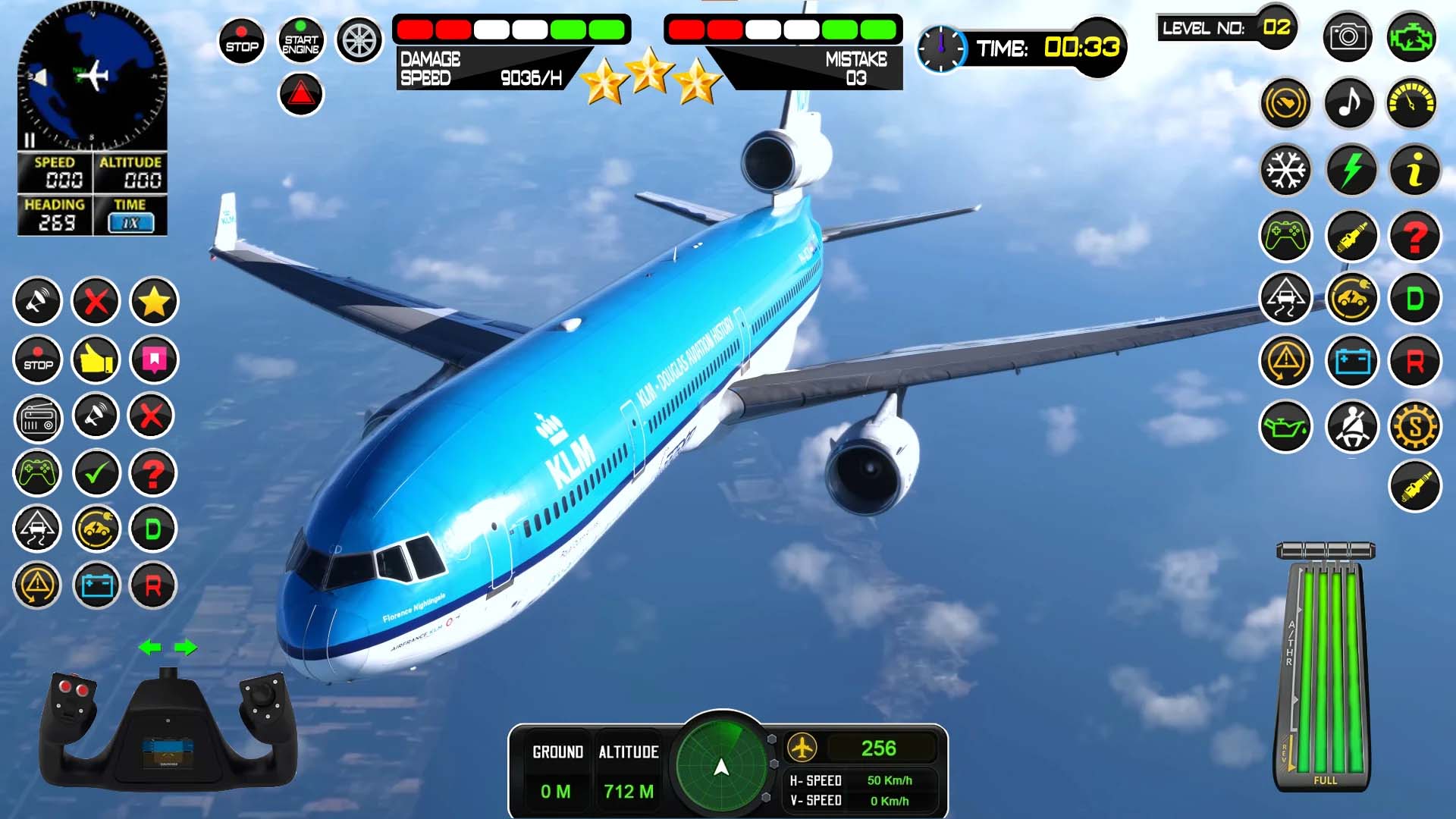Click the hazard warning triangle expander
This screenshot has height=819, width=1456.
tap(301, 93)
